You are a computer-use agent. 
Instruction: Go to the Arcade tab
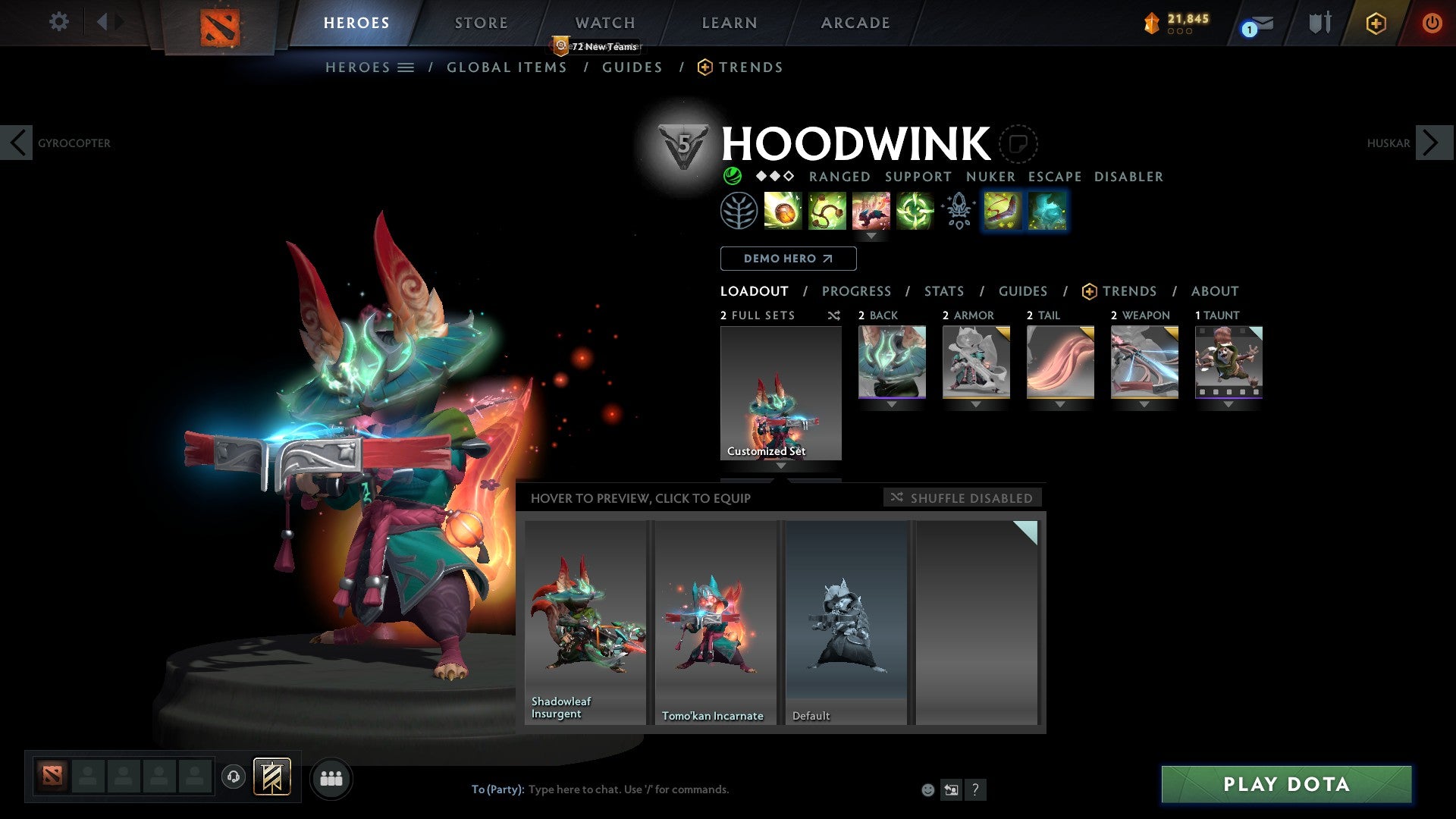click(x=855, y=23)
